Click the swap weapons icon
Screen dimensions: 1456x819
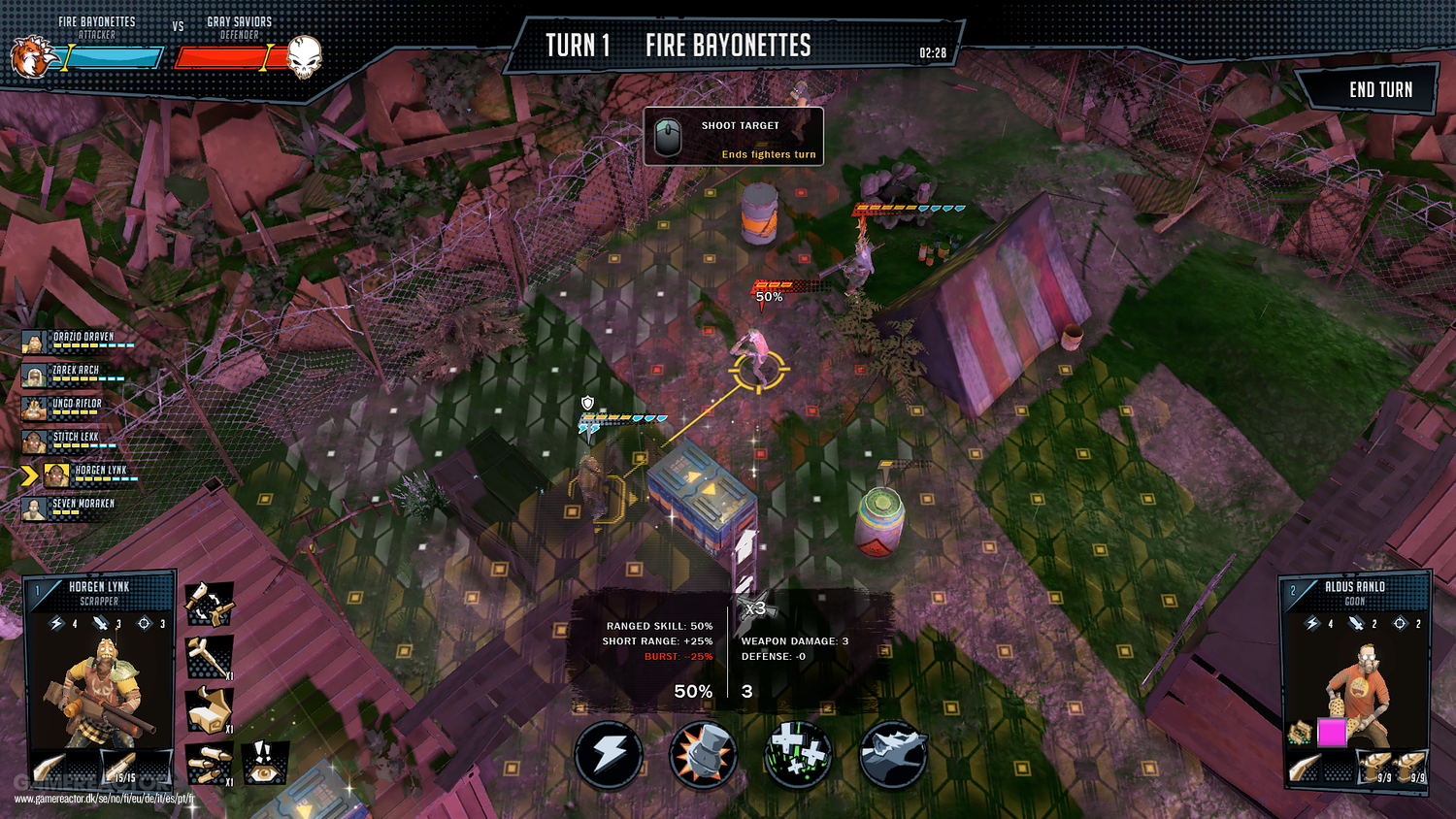209,605
